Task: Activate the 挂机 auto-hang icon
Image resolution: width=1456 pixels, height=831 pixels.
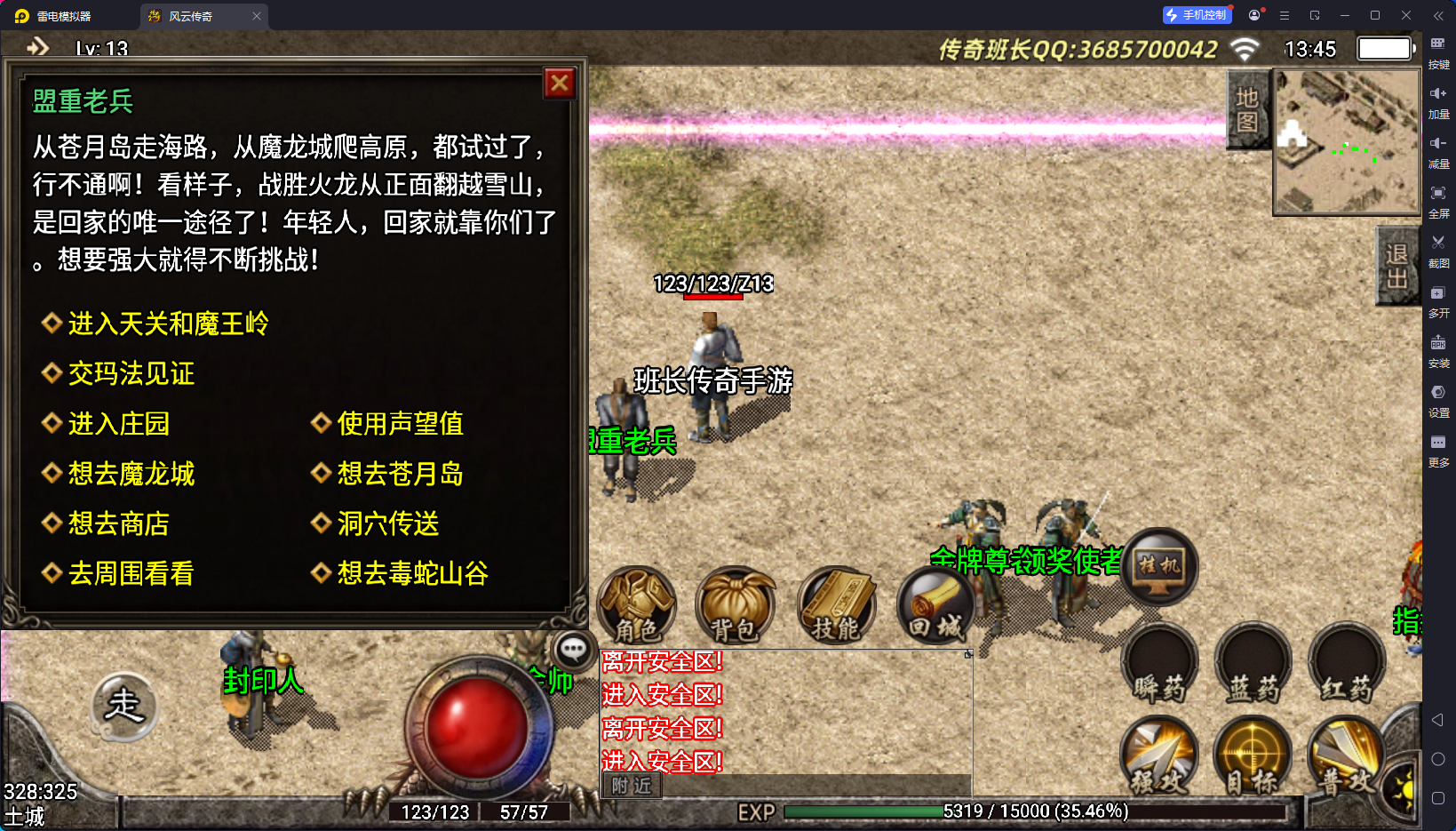Action: tap(1158, 566)
